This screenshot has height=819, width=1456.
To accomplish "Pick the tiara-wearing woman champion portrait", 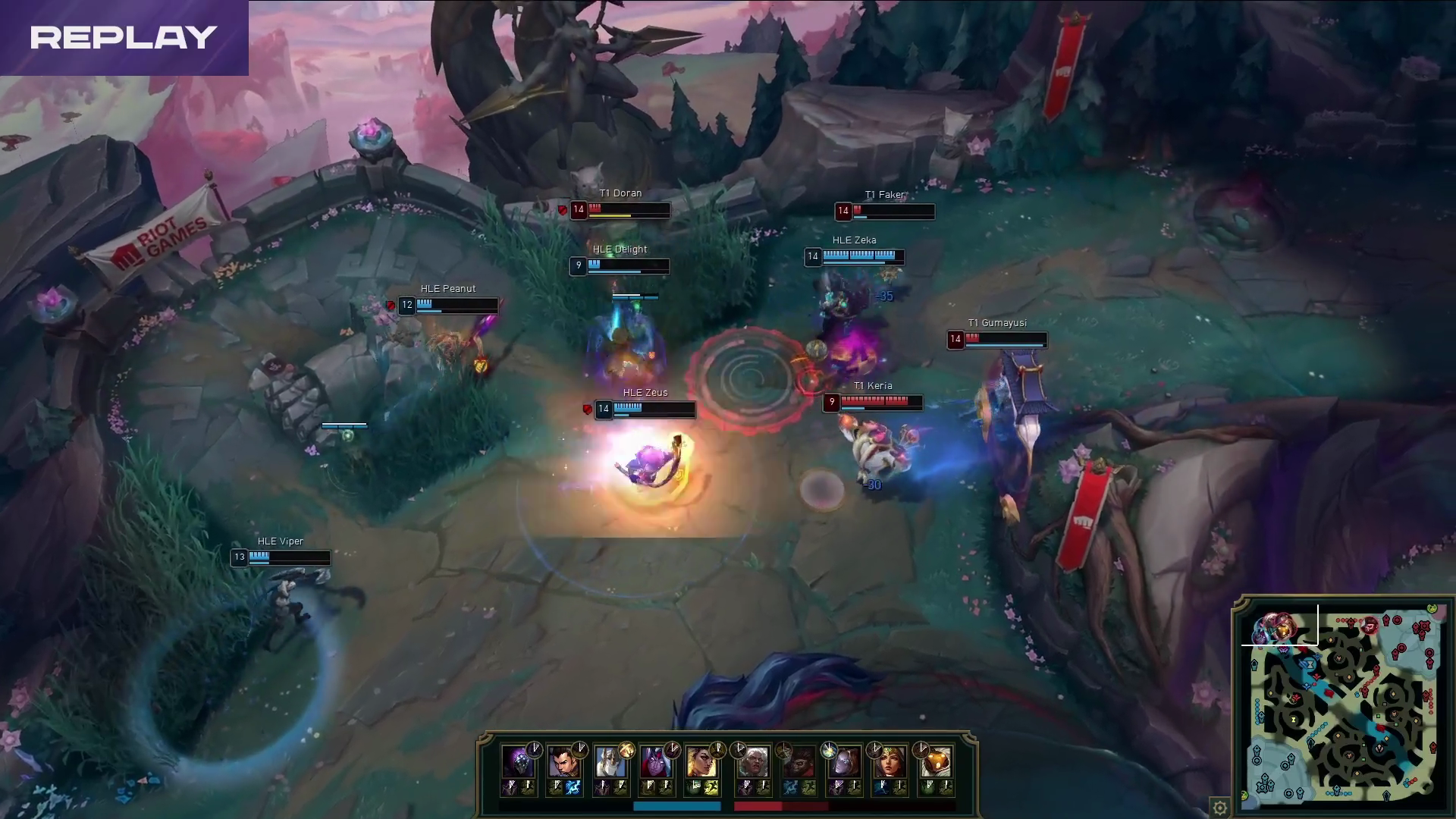I will tap(889, 762).
